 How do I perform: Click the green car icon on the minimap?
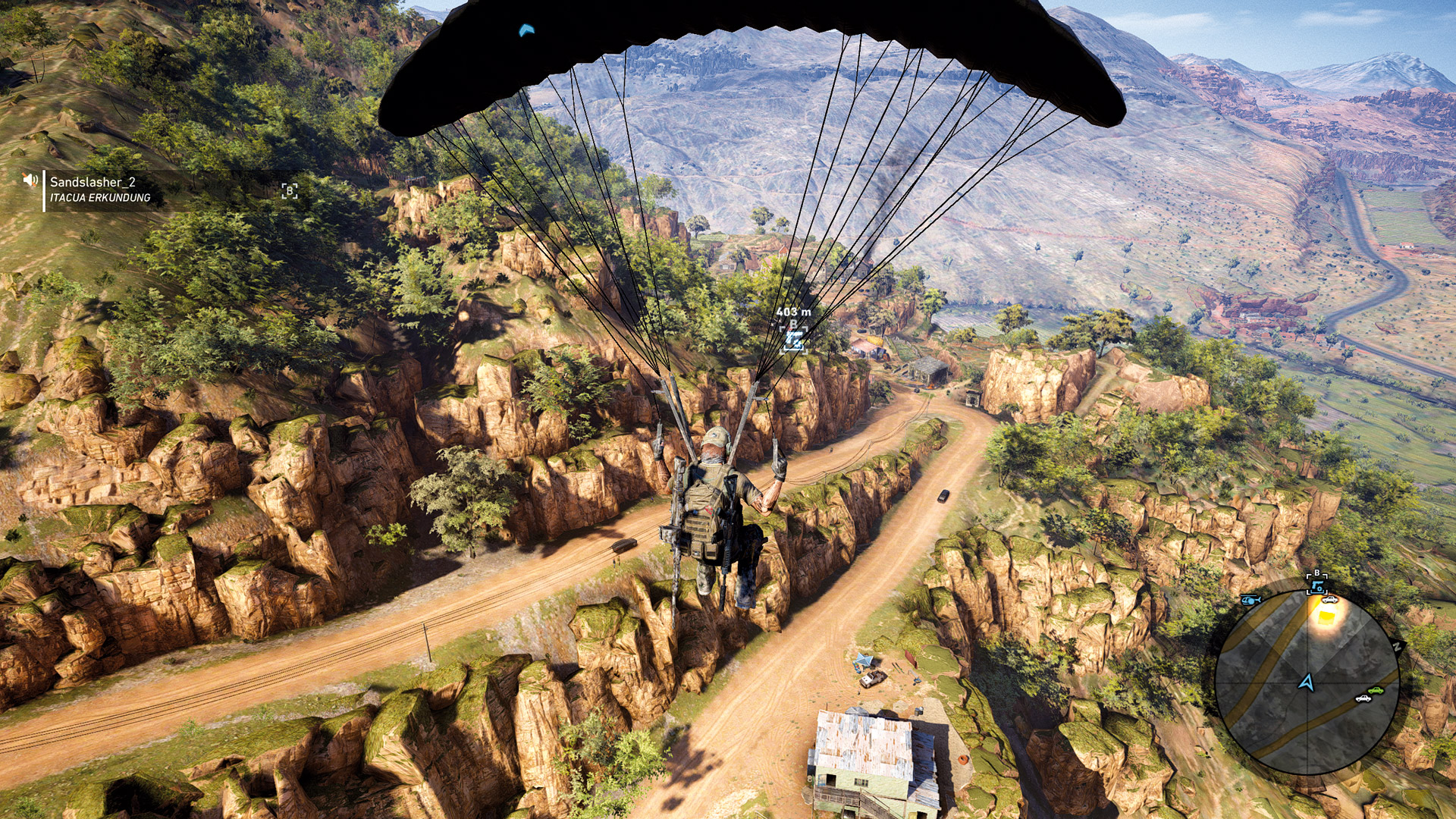tap(1376, 690)
